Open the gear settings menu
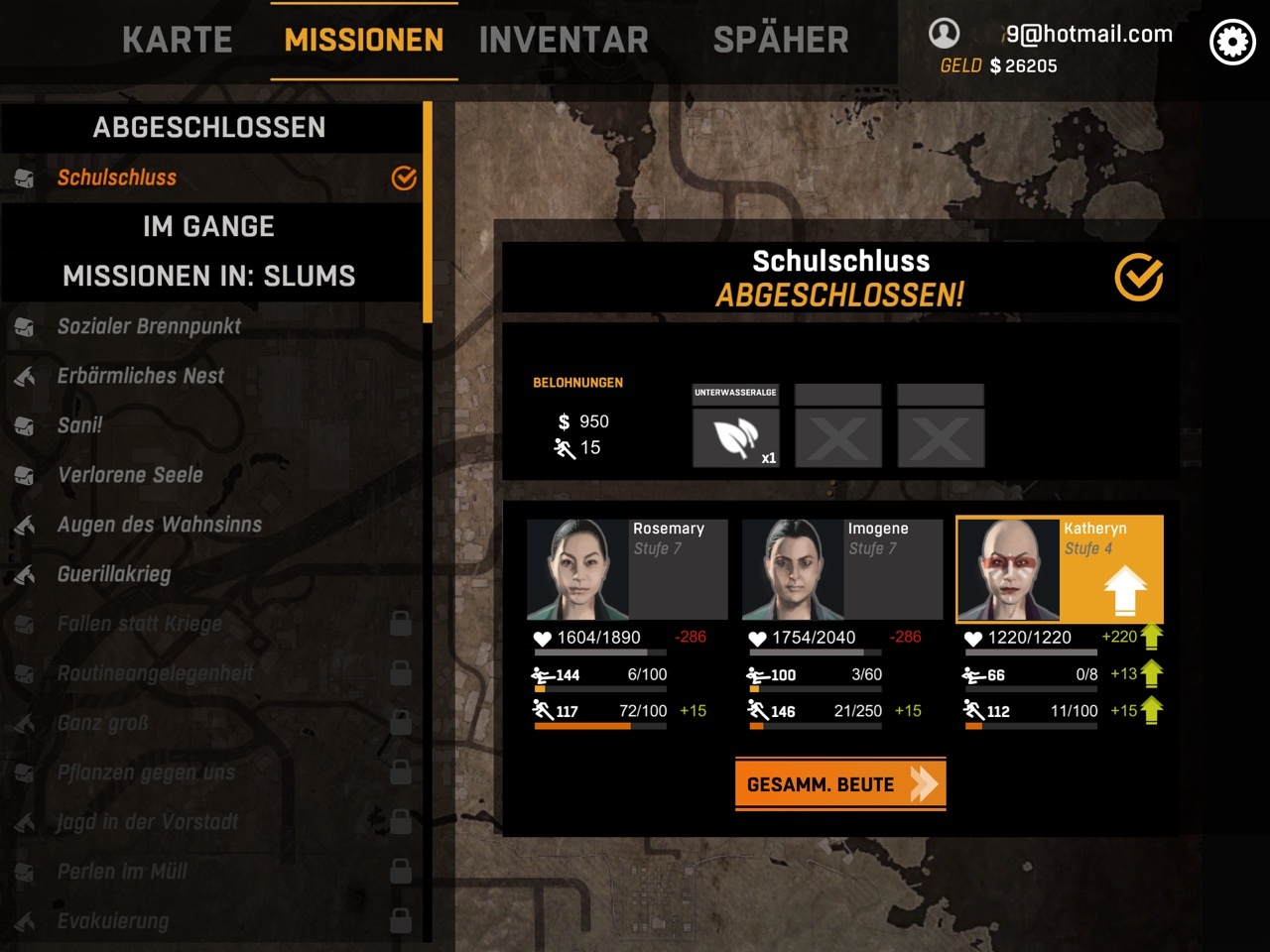Viewport: 1270px width, 952px height. [1232, 43]
